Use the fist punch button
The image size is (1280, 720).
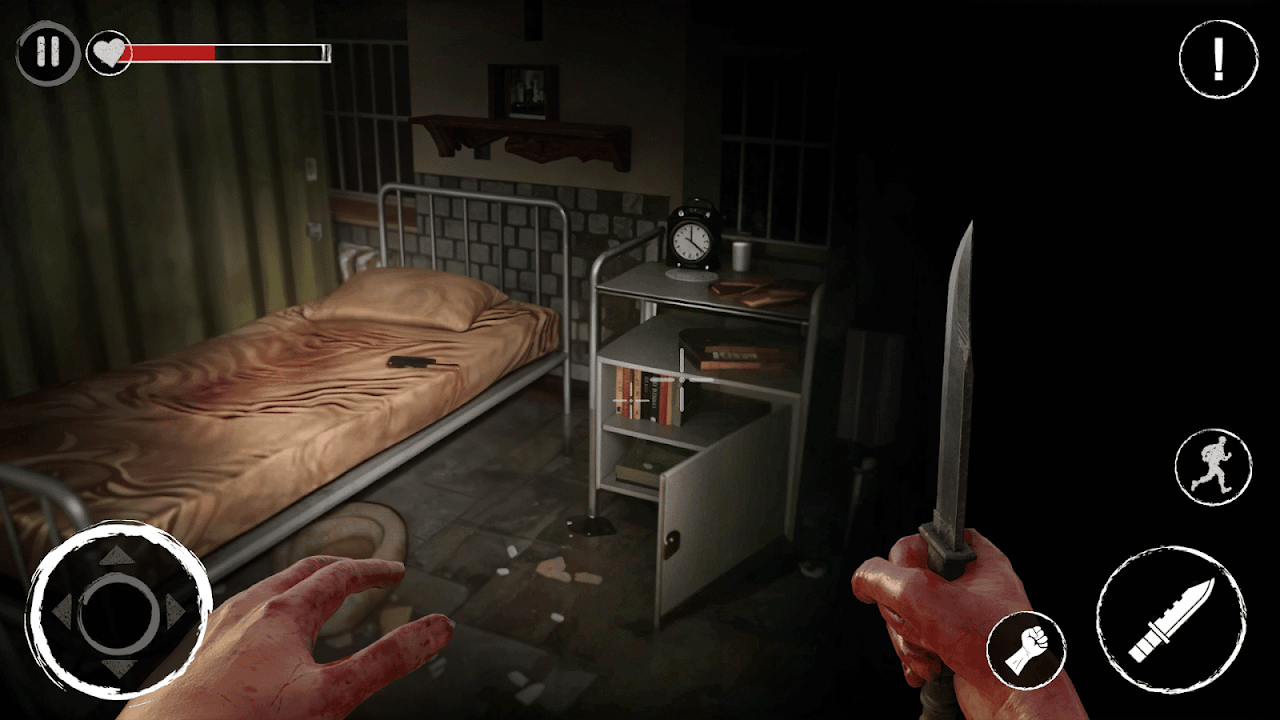[x=1026, y=649]
